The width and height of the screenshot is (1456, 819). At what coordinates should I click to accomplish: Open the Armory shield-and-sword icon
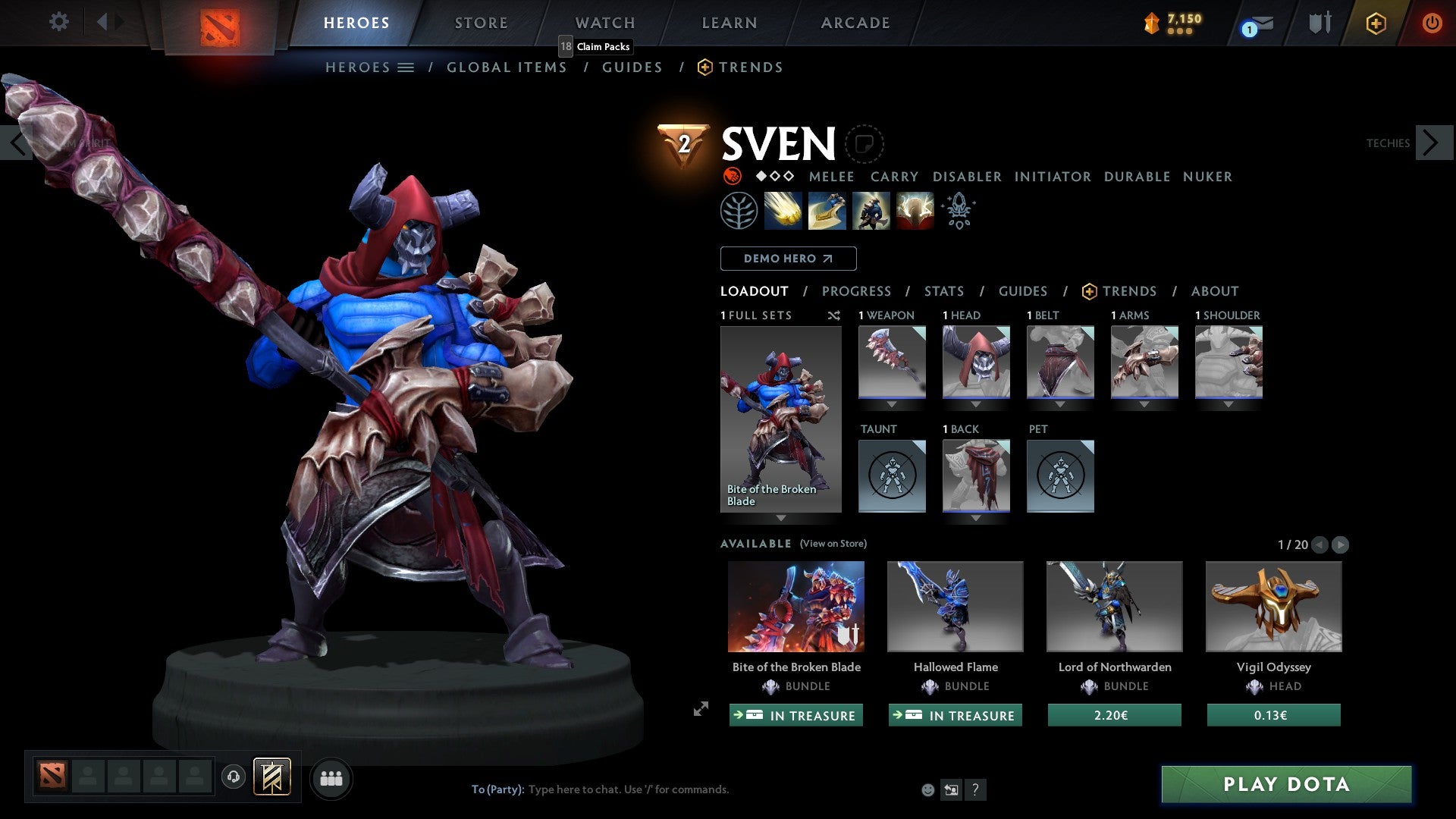coord(1321,21)
